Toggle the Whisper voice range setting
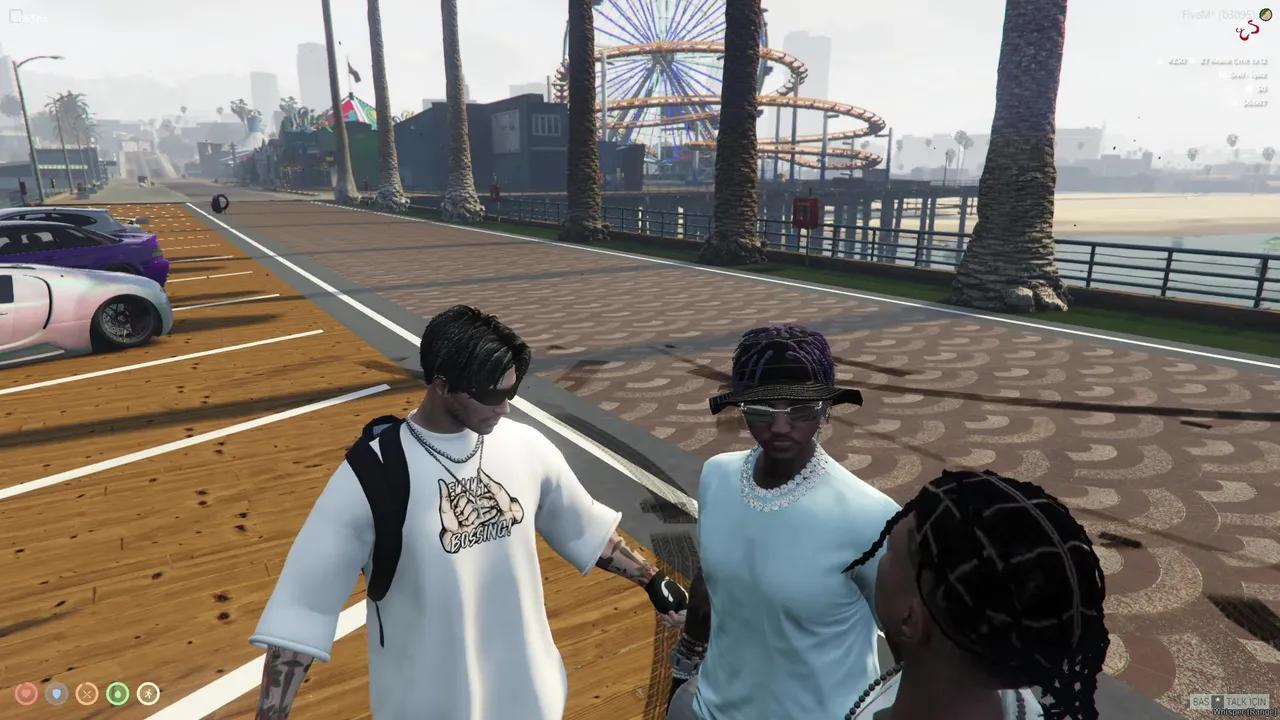1280x720 pixels. [x=1244, y=711]
